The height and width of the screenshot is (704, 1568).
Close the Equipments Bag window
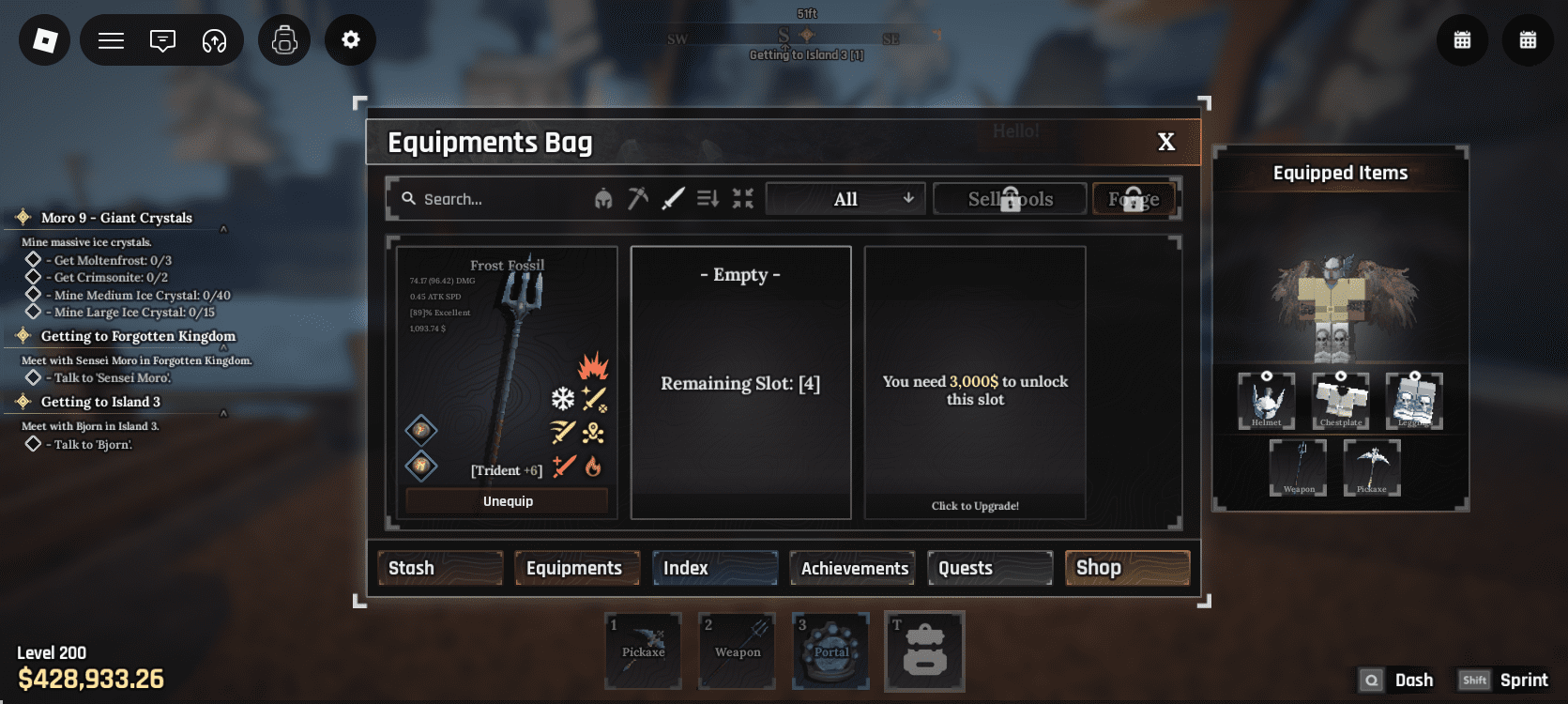pyautogui.click(x=1165, y=142)
